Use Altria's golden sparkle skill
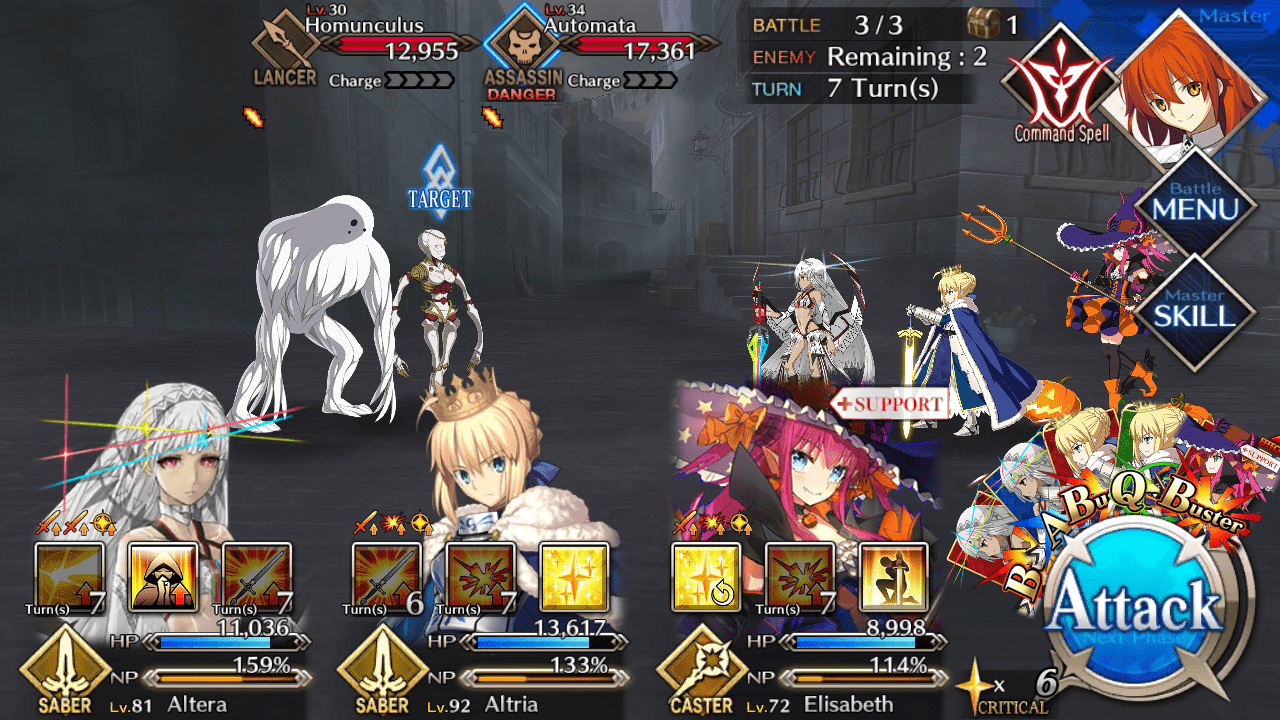1280x720 pixels. click(x=574, y=577)
